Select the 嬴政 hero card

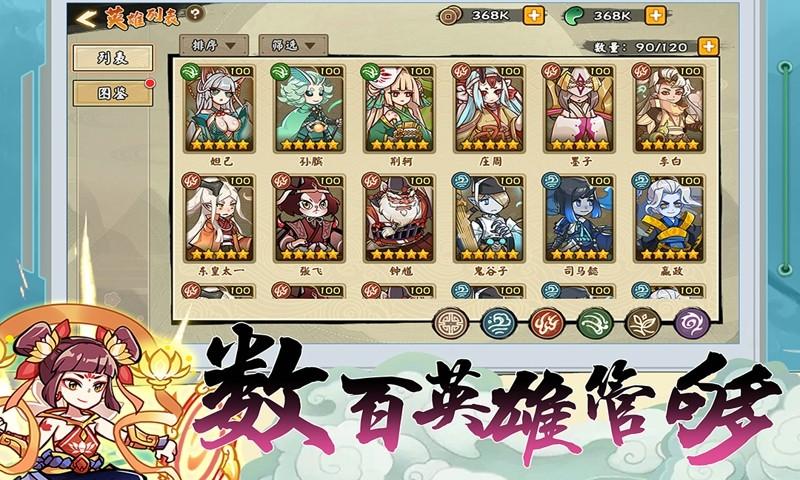[x=668, y=217]
